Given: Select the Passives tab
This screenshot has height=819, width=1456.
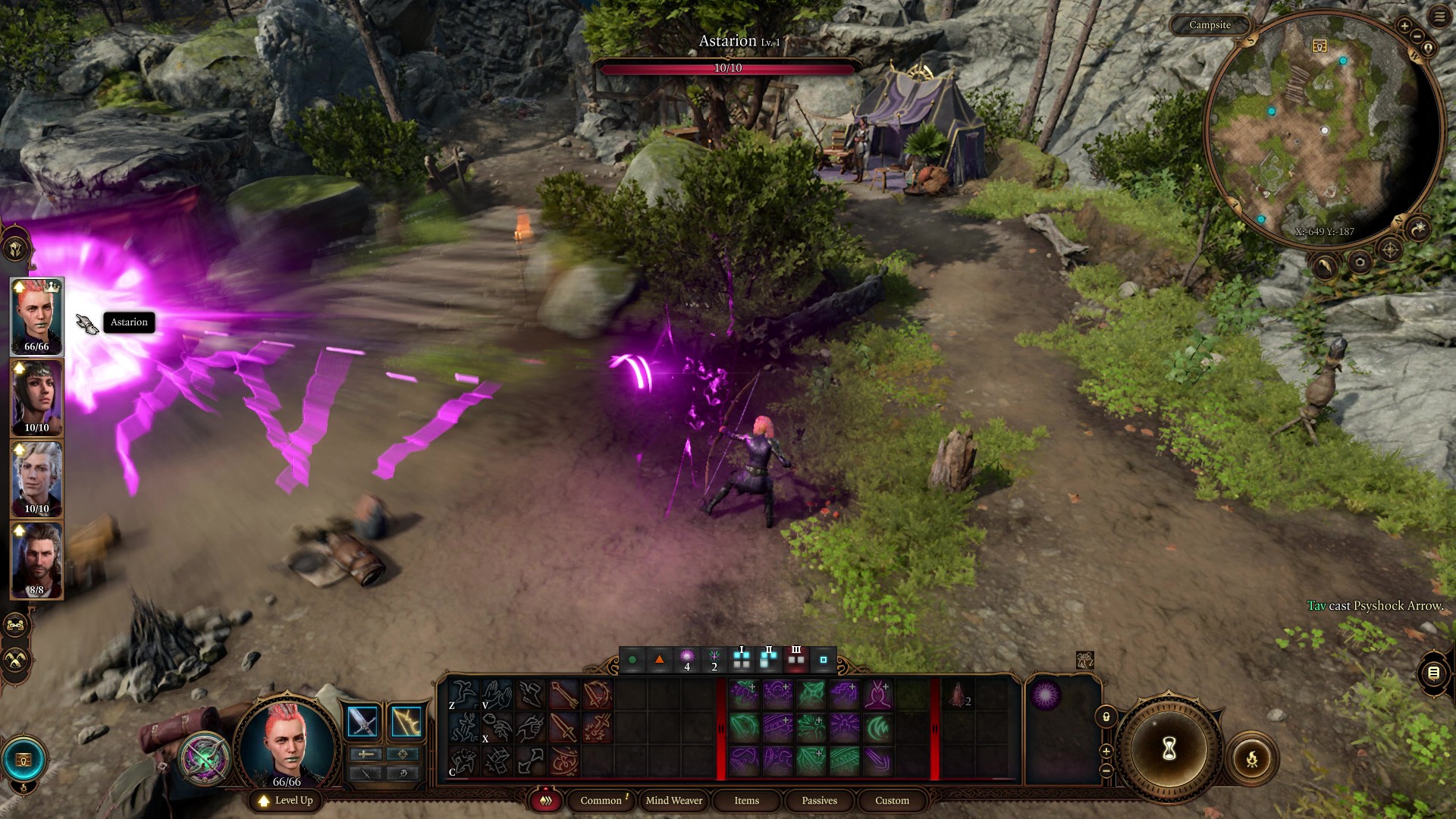Looking at the screenshot, I should tap(819, 800).
